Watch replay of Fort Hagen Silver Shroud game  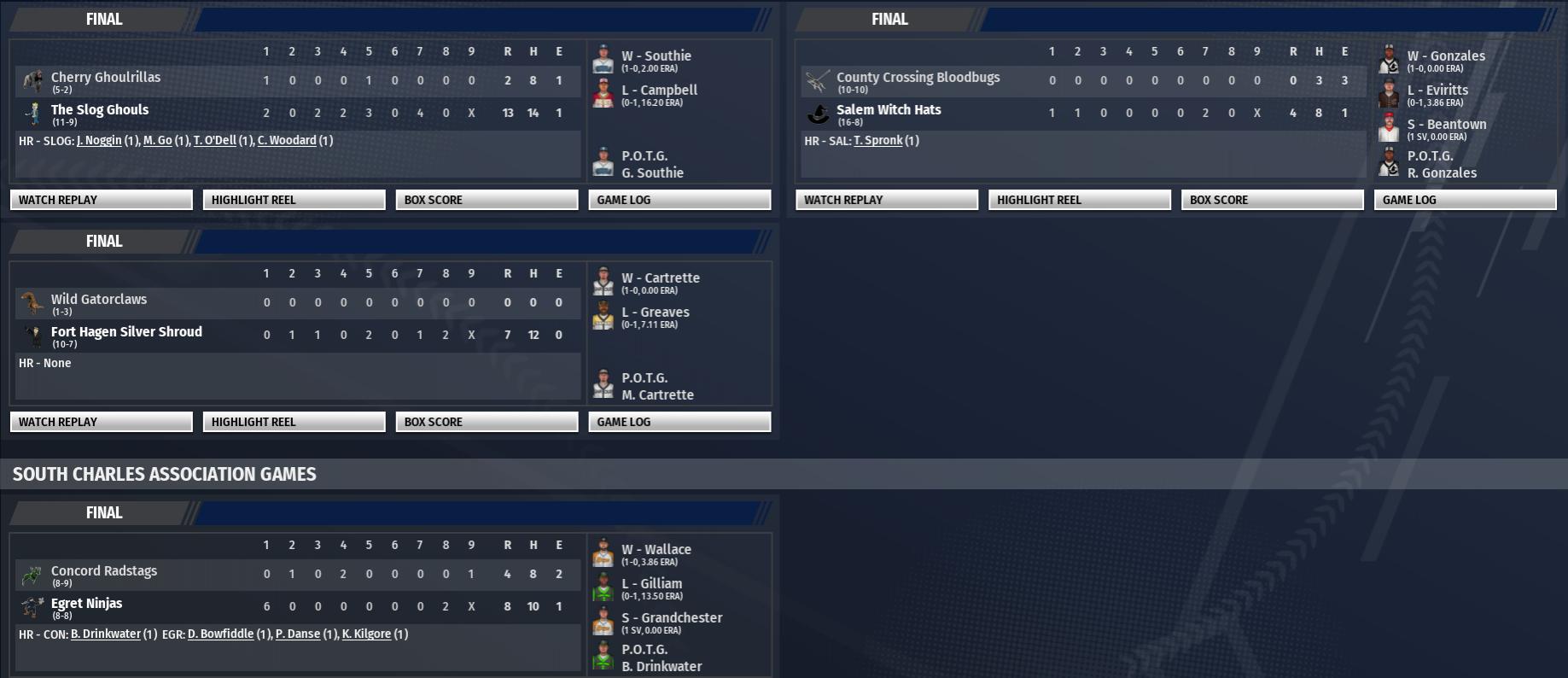101,422
